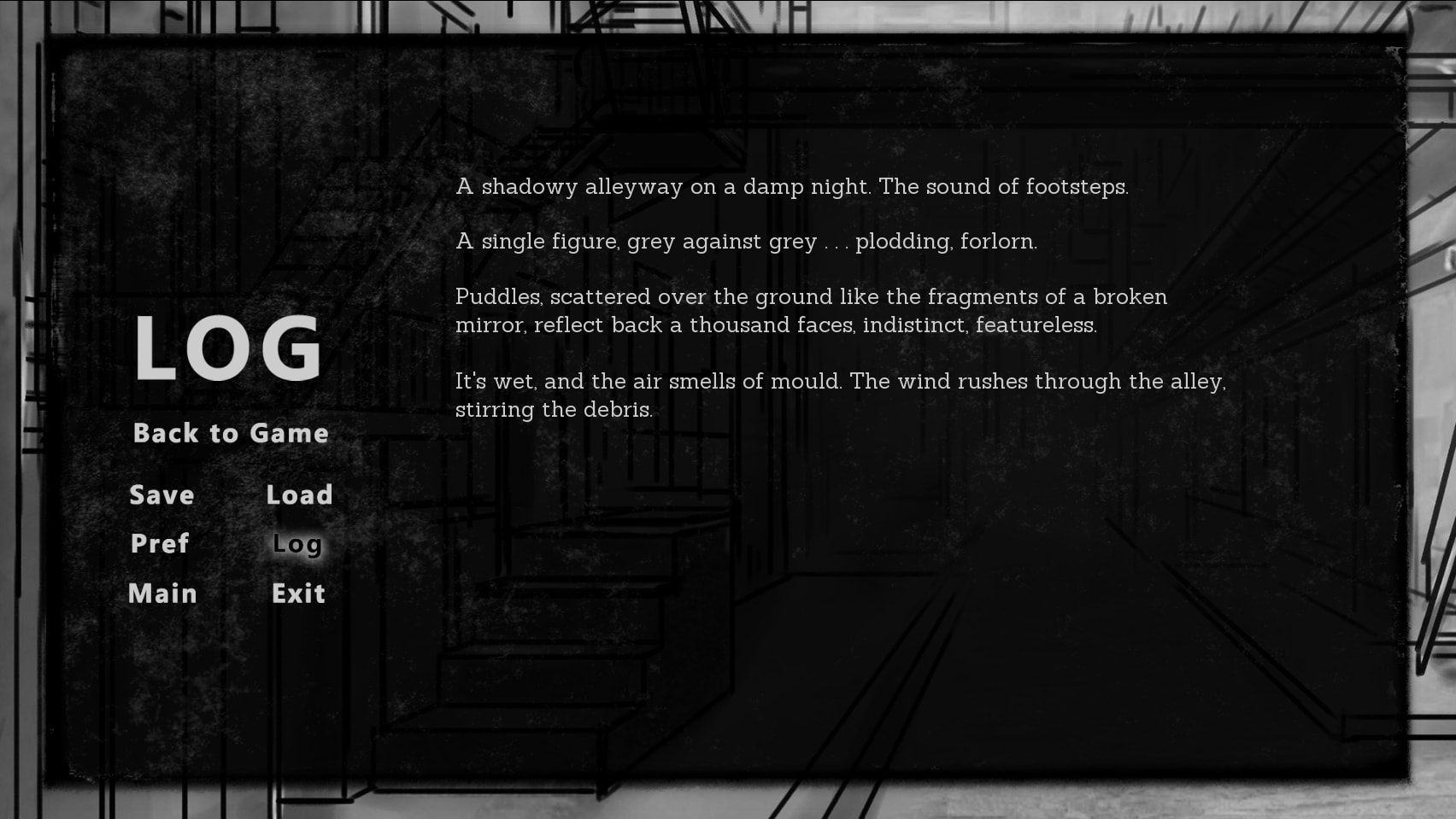Click the text about wind rushing through the alley

pos(842,395)
